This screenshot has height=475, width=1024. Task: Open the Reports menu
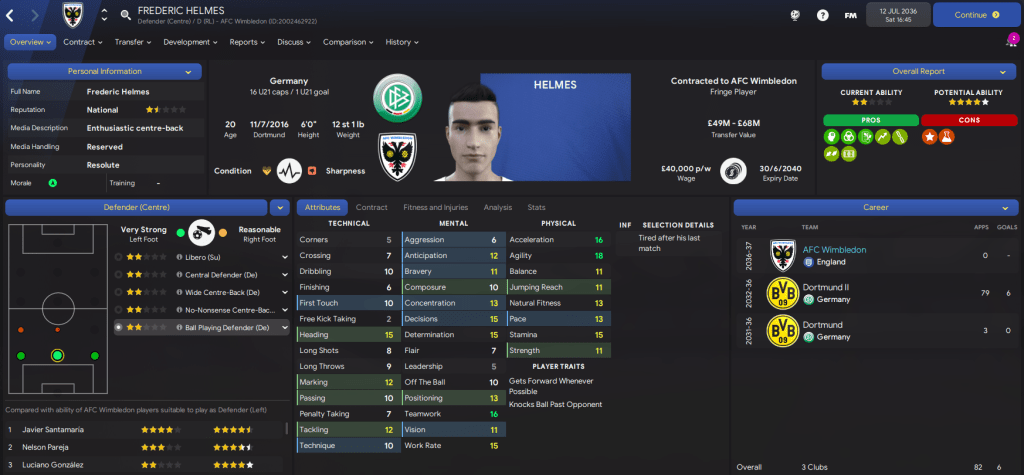(x=247, y=42)
